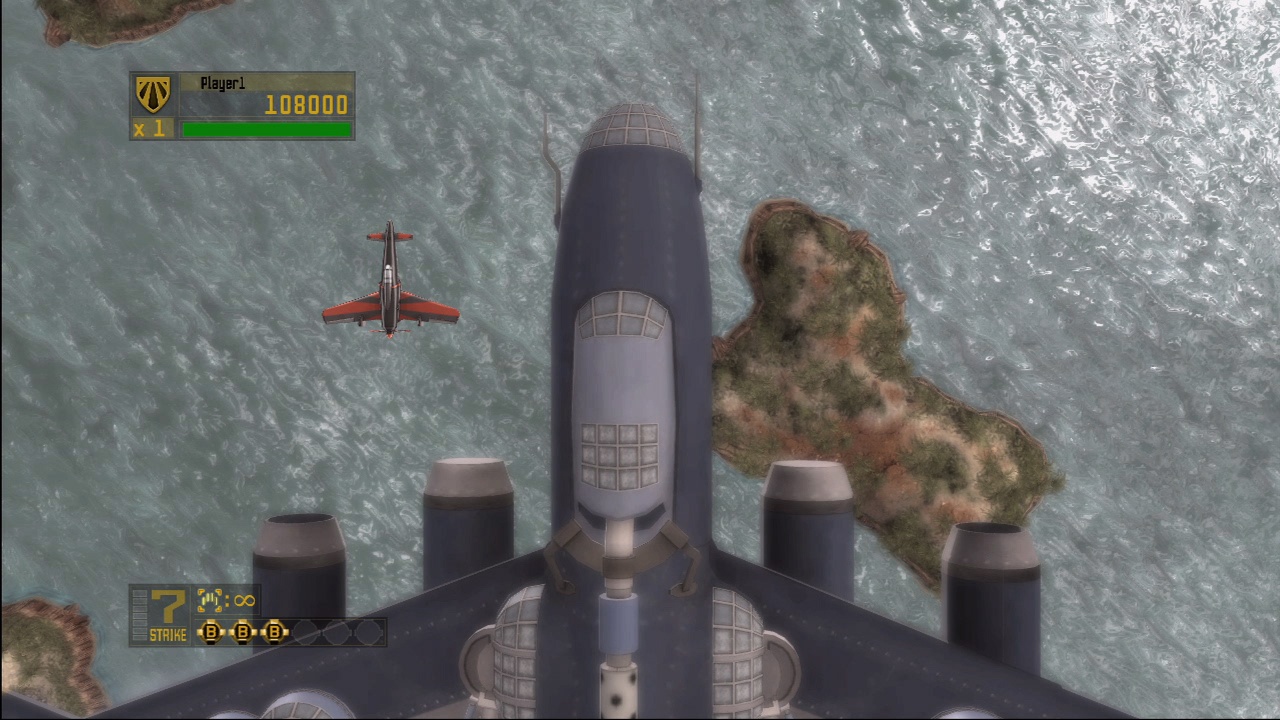
Task: Select the question mark STRIKE icon
Action: (166, 601)
